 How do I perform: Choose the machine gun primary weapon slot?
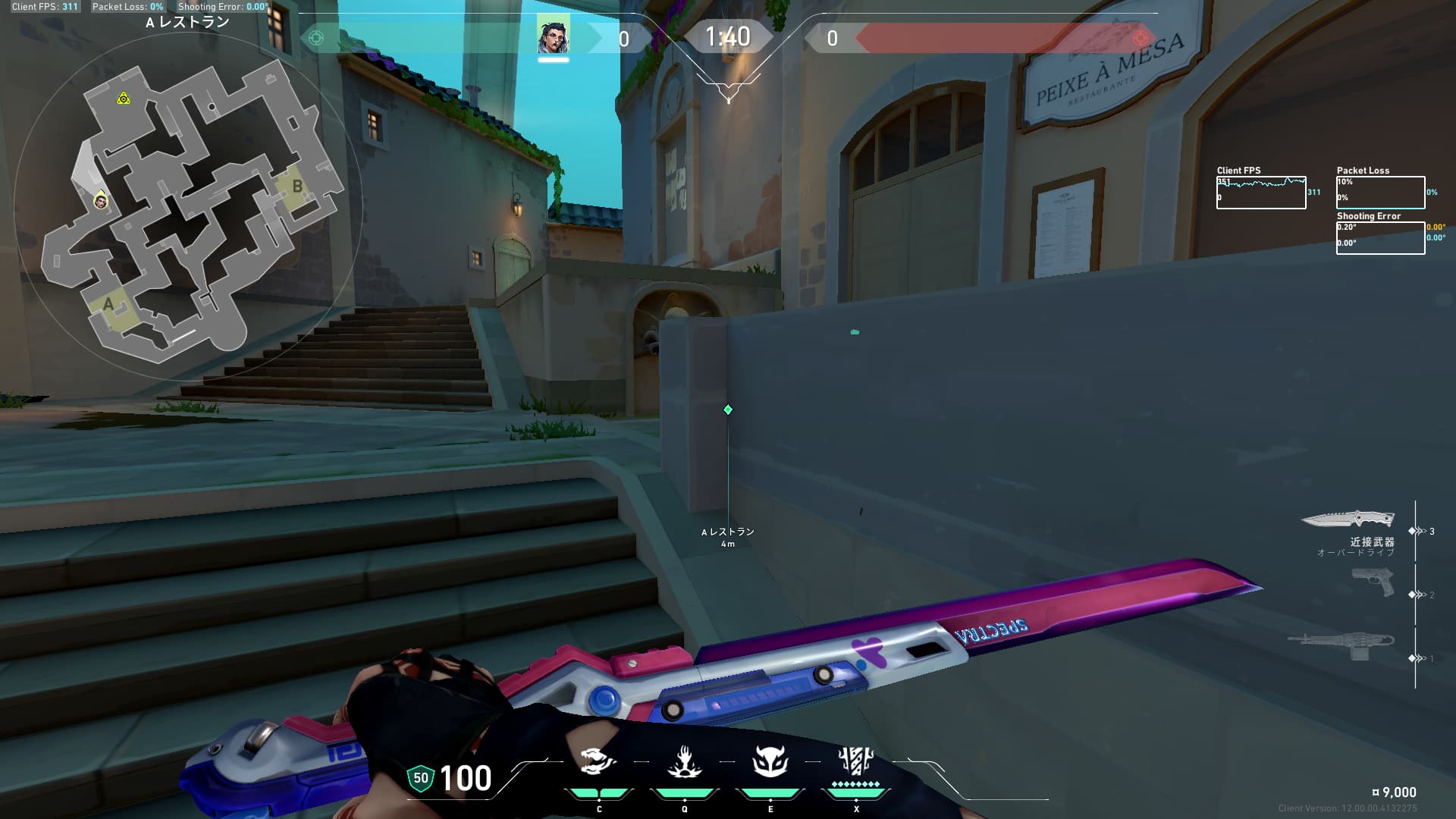[1342, 645]
